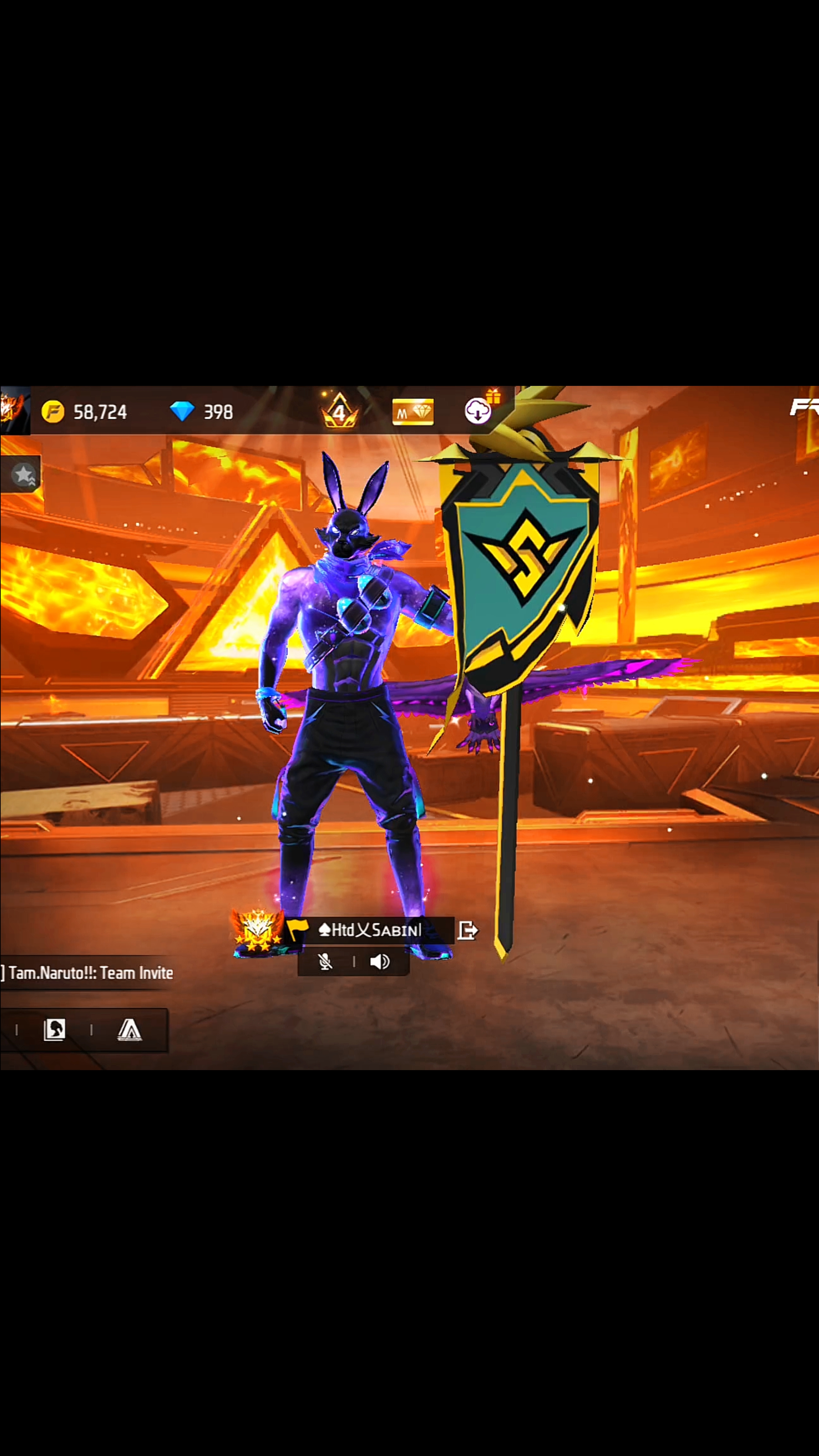Open the gold coin balance display

pyautogui.click(x=79, y=411)
